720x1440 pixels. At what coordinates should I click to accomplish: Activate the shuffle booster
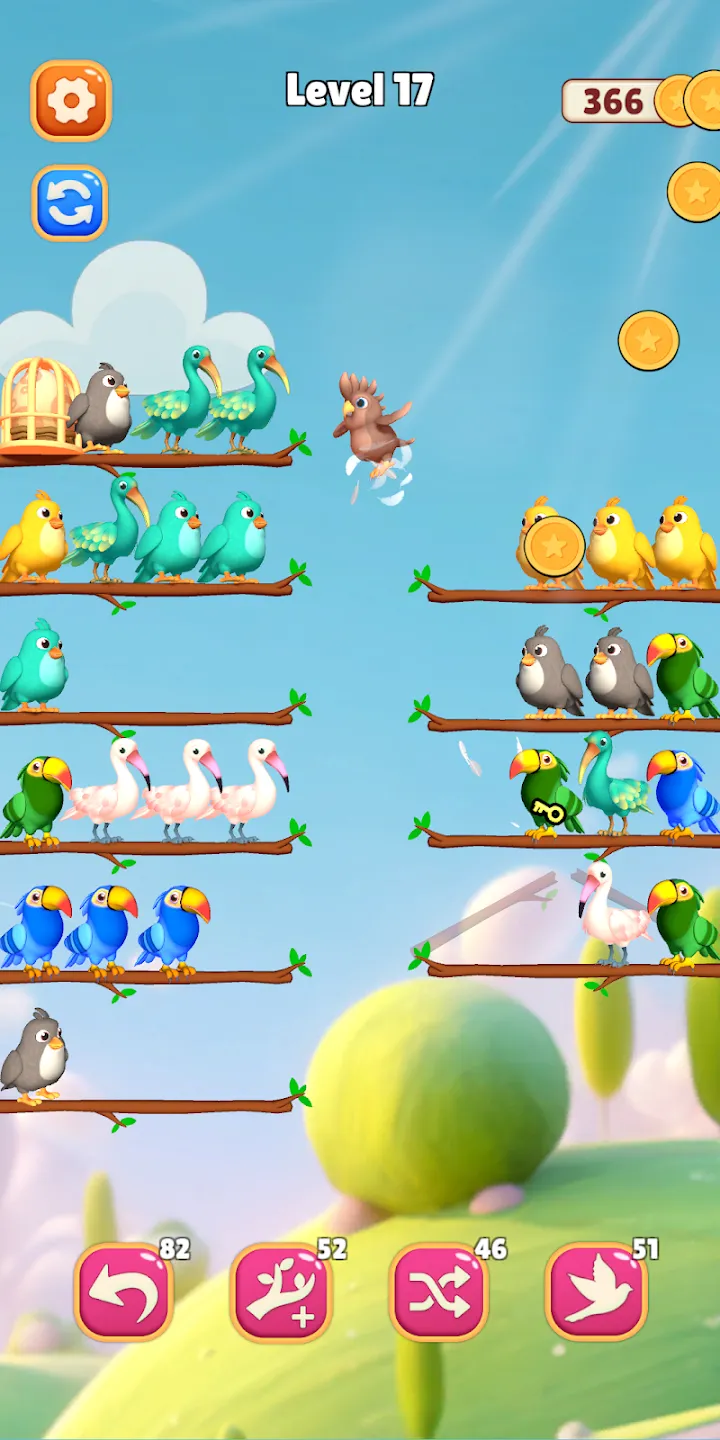point(438,1292)
